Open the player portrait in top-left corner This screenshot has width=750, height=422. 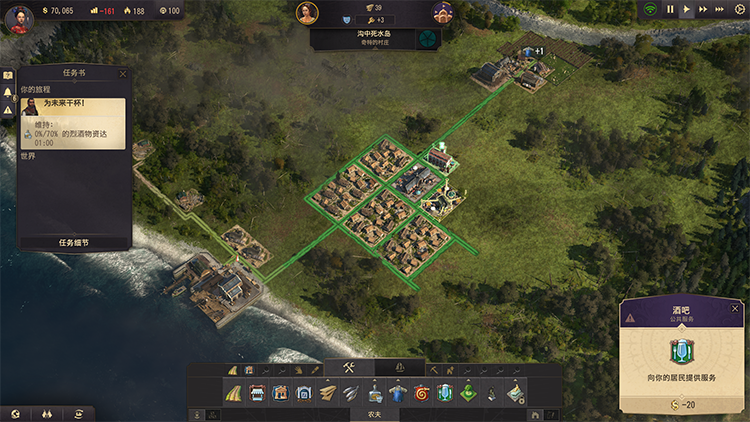pyautogui.click(x=17, y=17)
